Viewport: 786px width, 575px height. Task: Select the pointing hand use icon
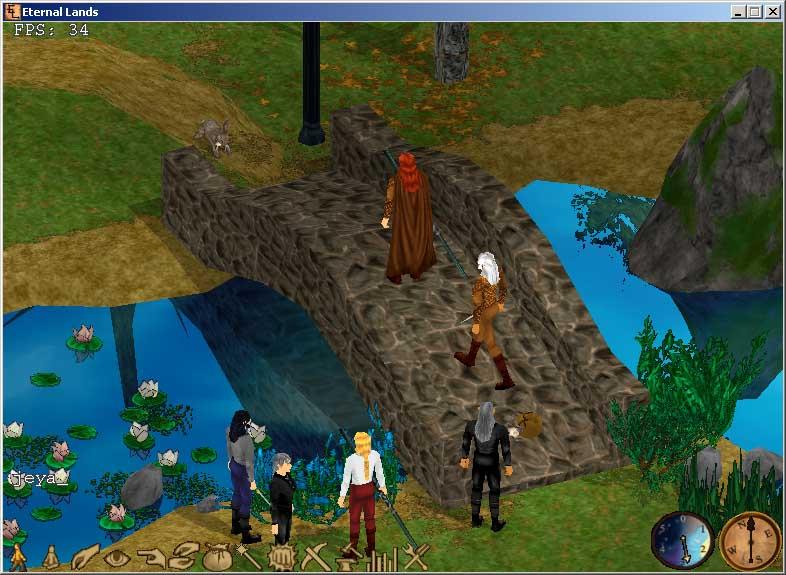pos(150,557)
